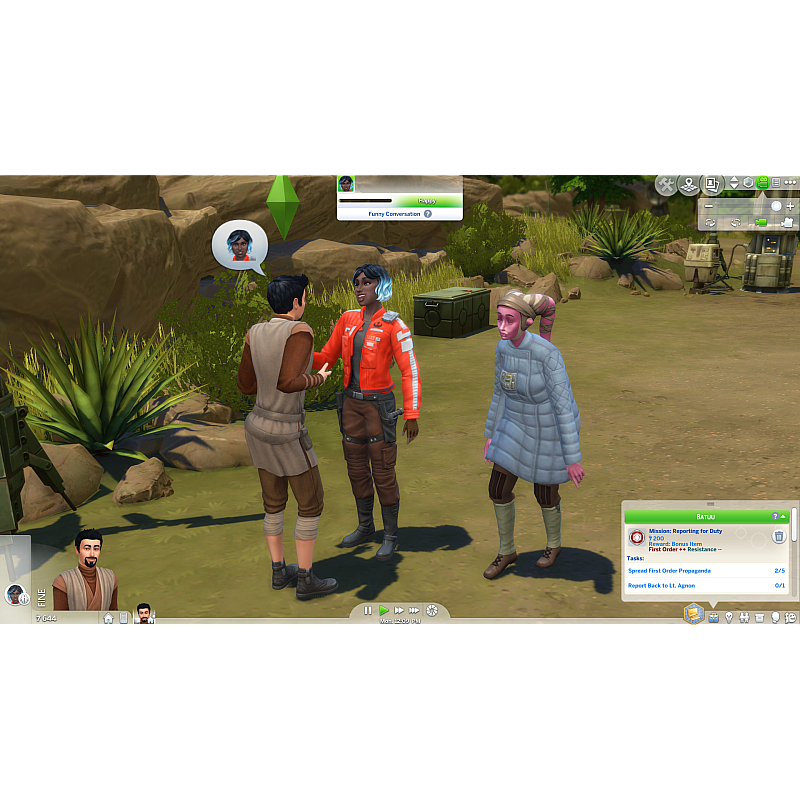
Task: Set game speed to ultra speed
Action: [x=415, y=610]
